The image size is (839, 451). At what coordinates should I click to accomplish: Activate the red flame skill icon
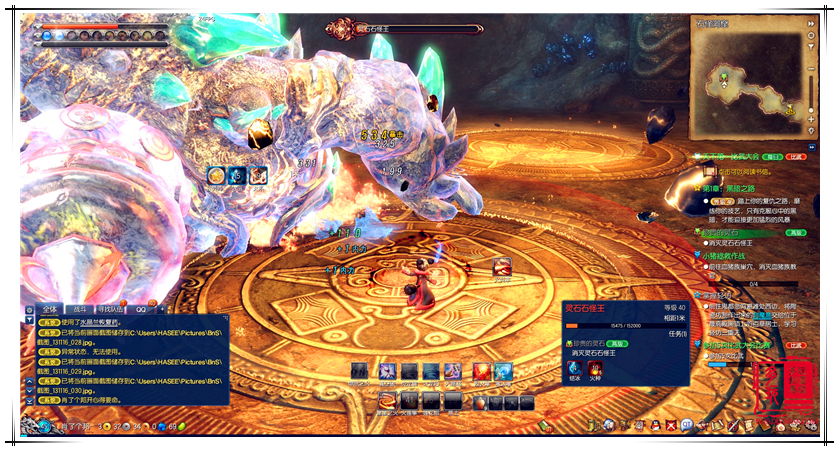click(482, 371)
